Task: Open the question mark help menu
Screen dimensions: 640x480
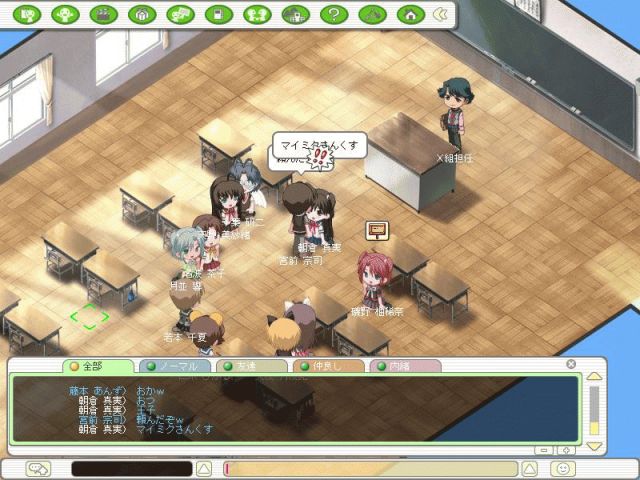Action: [x=333, y=15]
